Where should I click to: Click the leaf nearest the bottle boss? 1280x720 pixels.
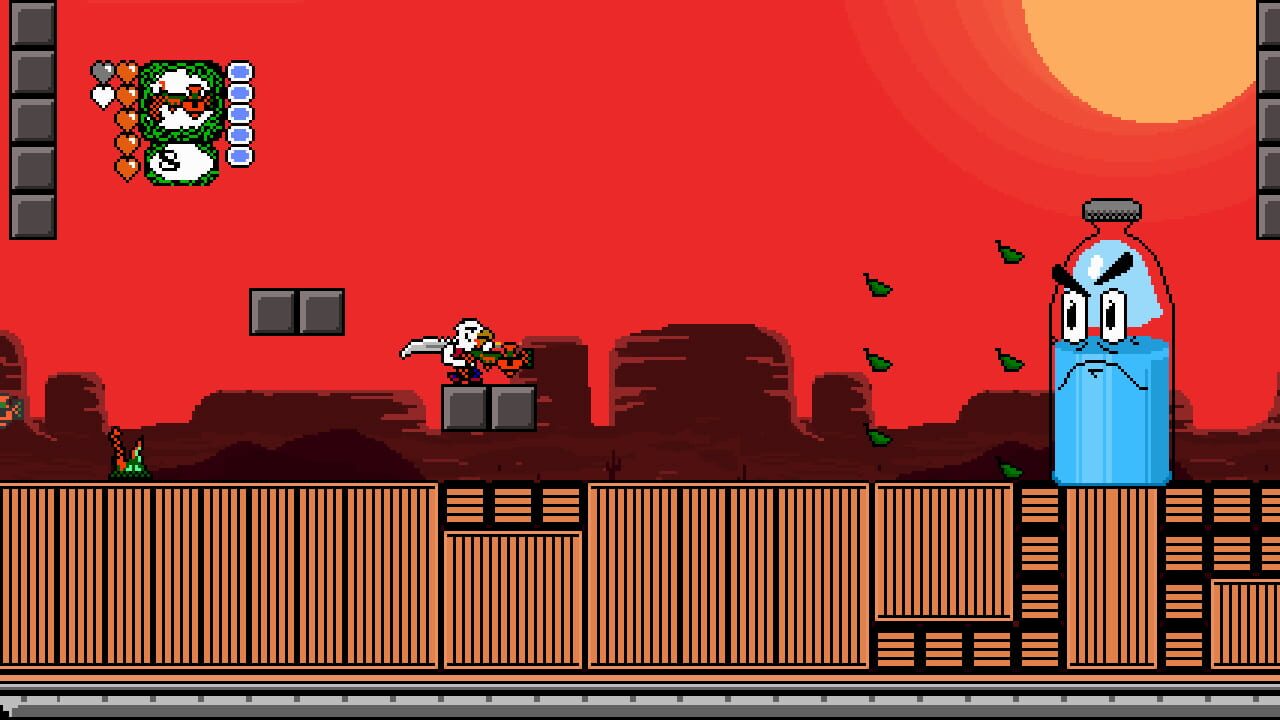(1010, 362)
